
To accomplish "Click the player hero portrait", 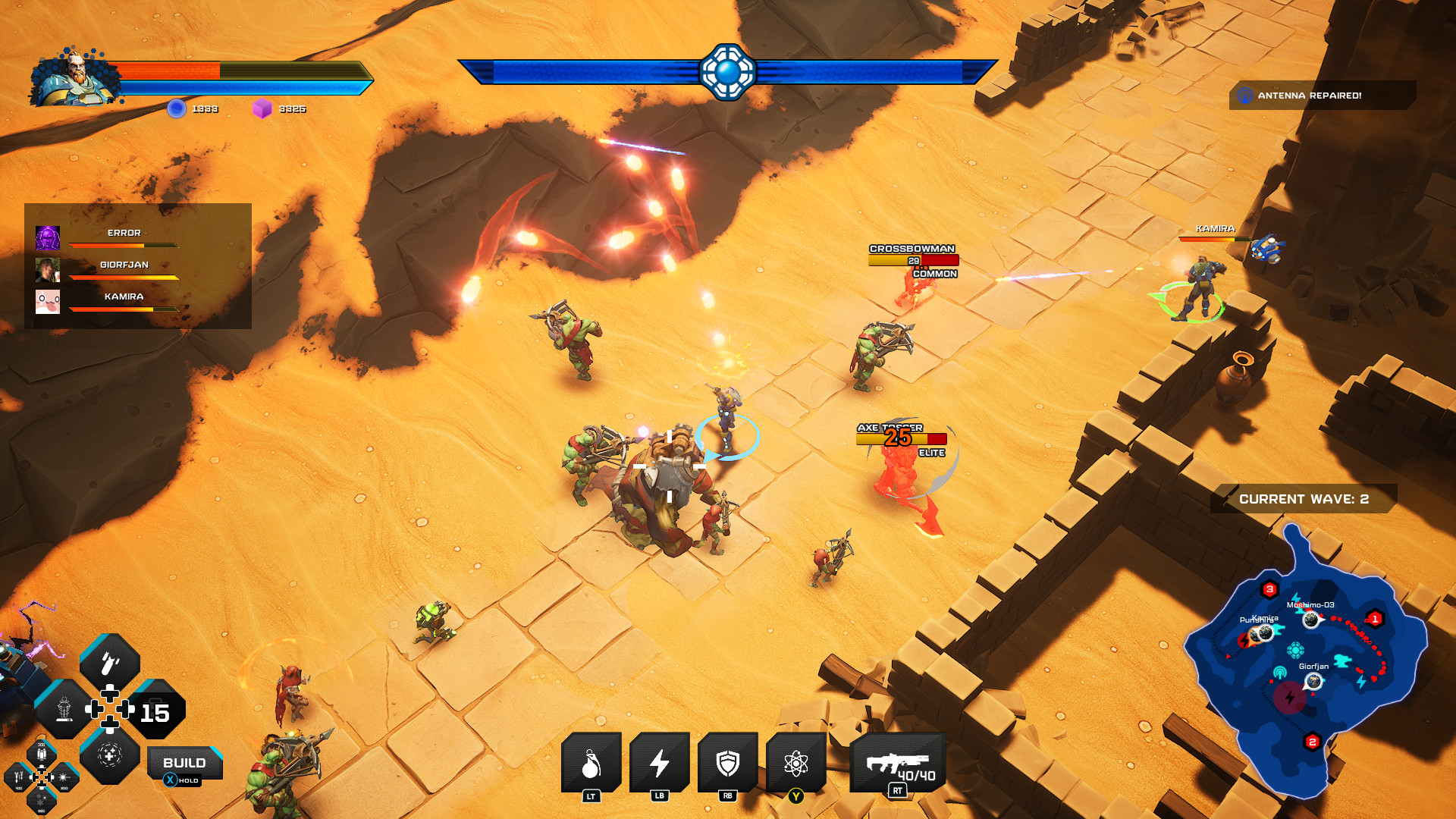I will (x=74, y=77).
